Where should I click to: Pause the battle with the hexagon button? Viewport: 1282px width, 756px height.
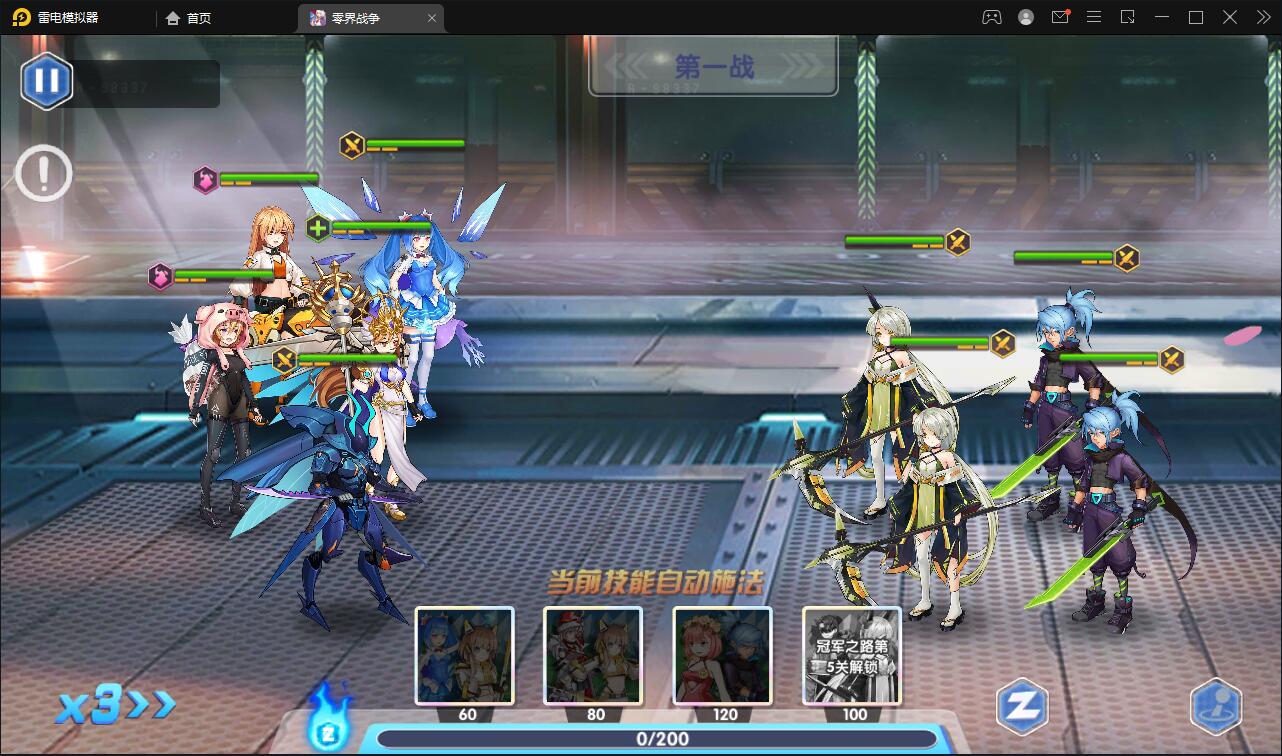tap(46, 80)
